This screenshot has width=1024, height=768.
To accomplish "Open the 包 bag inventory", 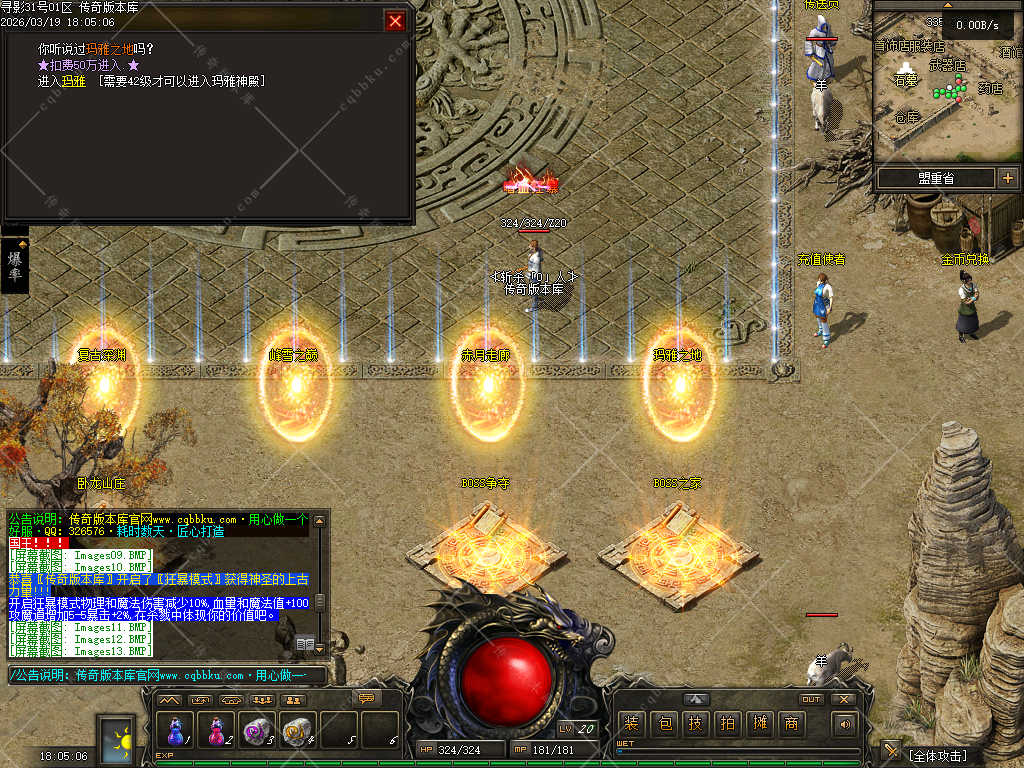I will click(663, 723).
